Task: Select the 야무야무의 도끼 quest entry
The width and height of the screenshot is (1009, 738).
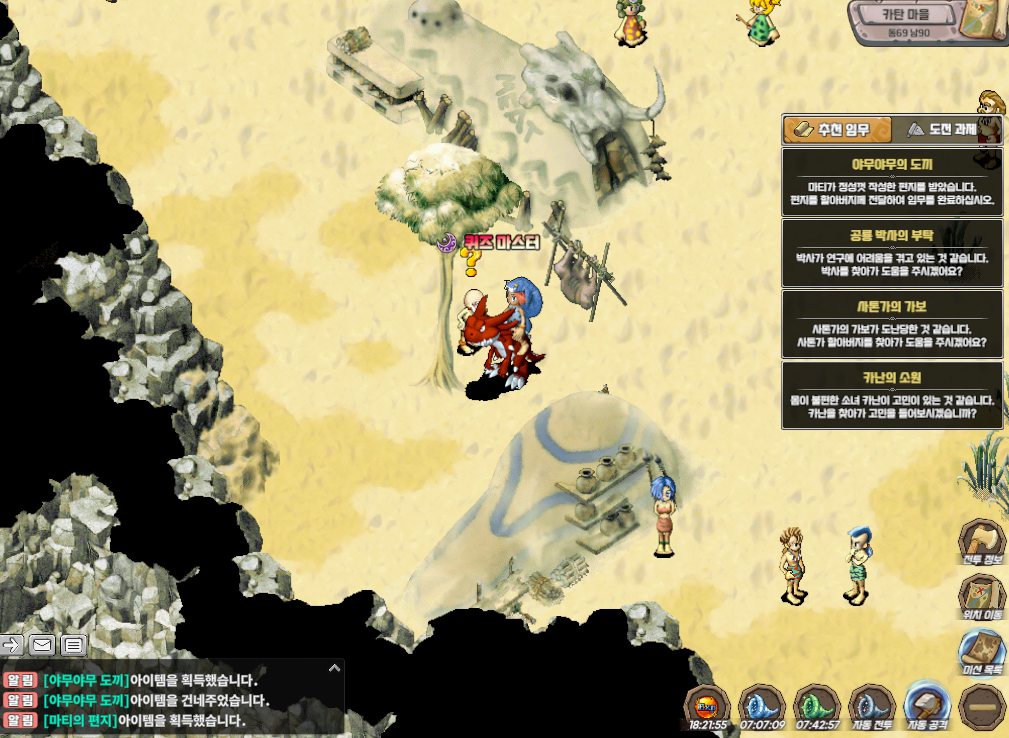Action: [892, 182]
